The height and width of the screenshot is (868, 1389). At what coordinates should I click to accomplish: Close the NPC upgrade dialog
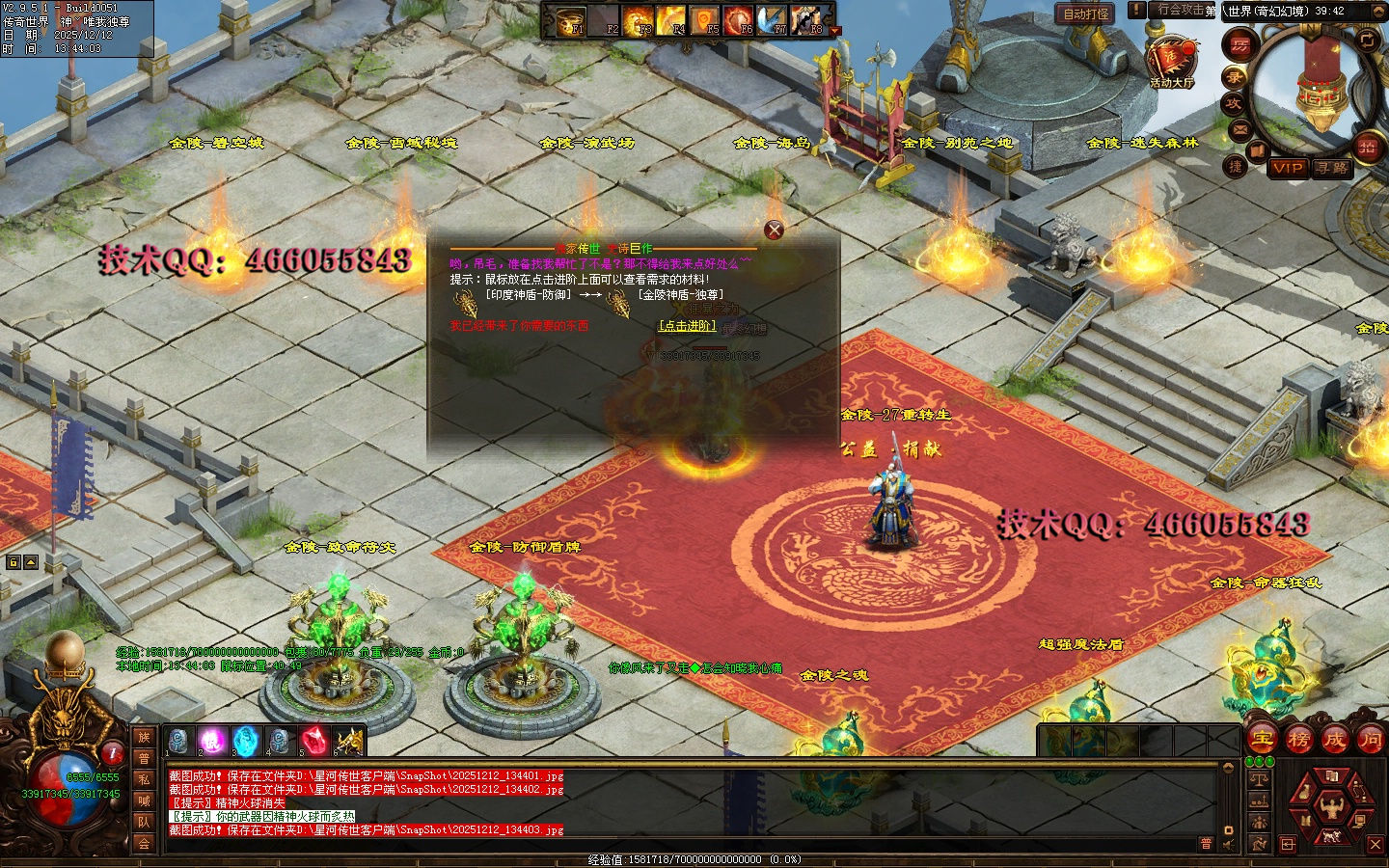point(774,230)
